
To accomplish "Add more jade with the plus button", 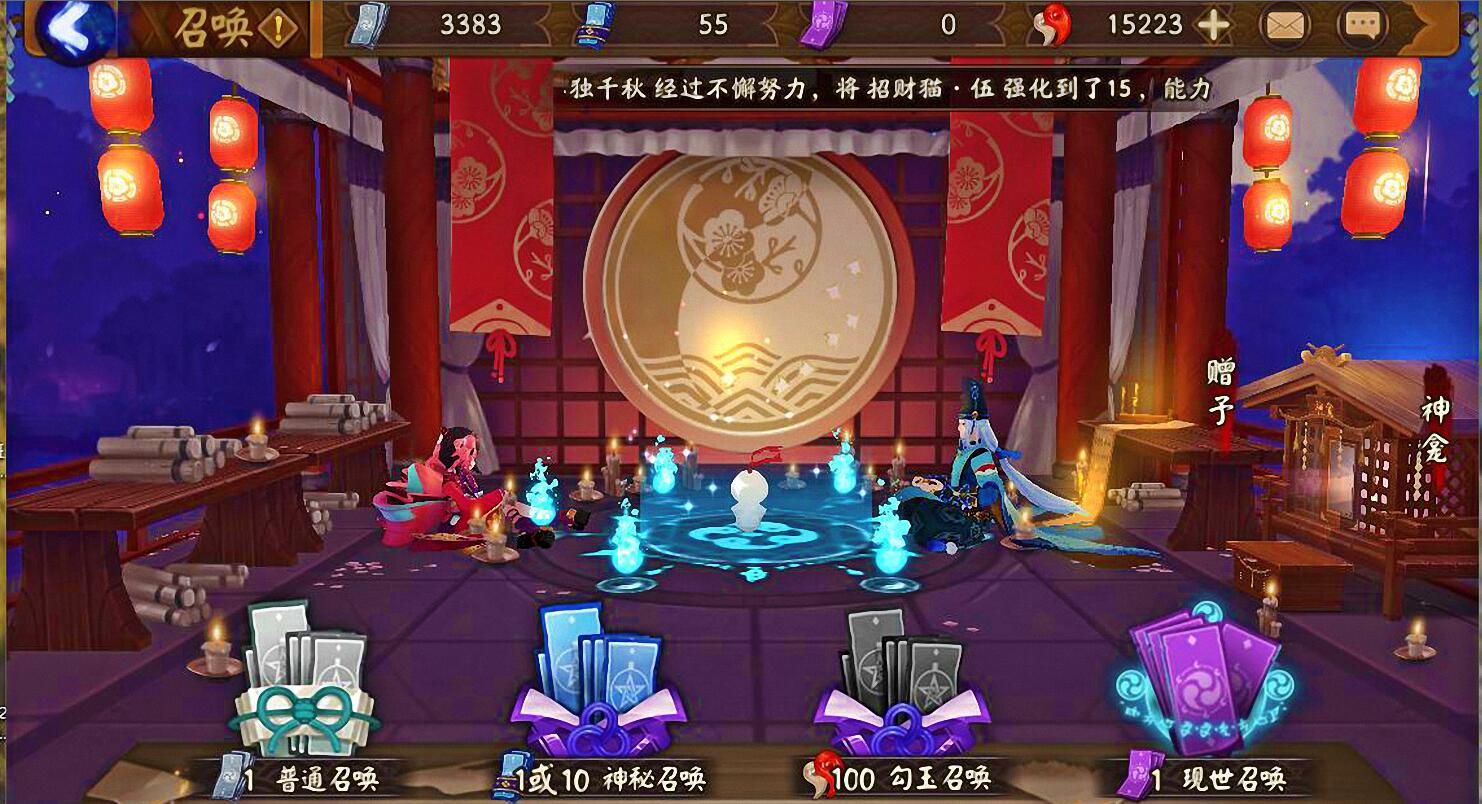I will tap(1213, 26).
